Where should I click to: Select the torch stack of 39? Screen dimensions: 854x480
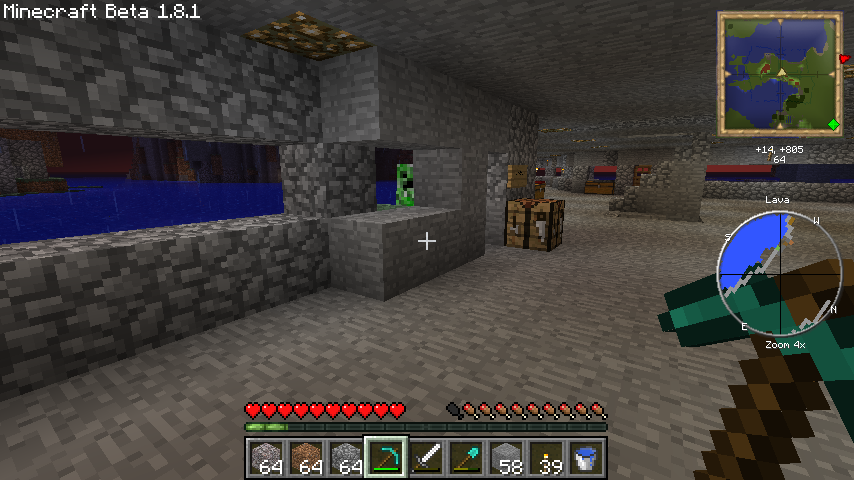(x=546, y=459)
